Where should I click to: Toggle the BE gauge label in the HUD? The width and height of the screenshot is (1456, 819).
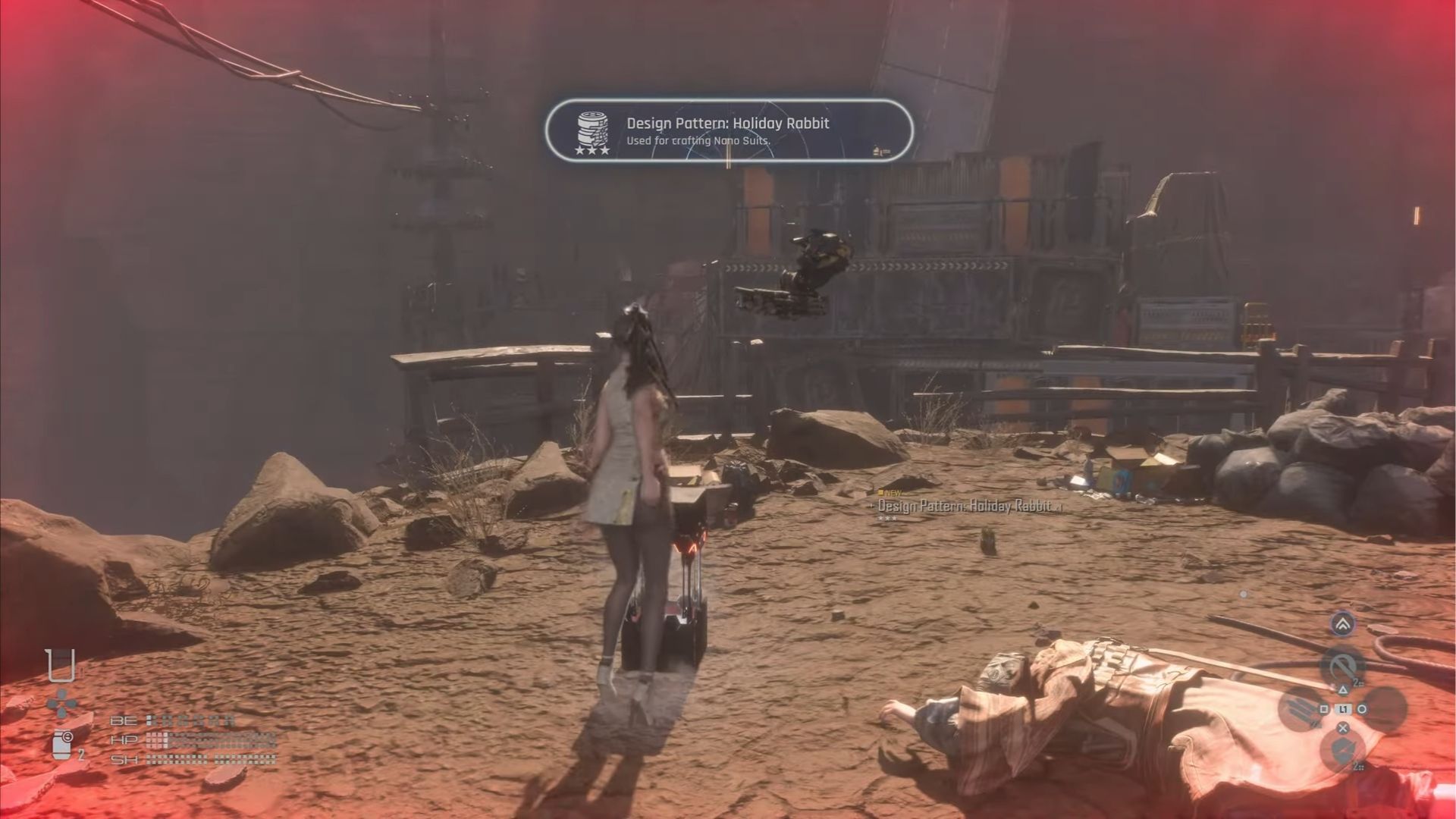[123, 721]
